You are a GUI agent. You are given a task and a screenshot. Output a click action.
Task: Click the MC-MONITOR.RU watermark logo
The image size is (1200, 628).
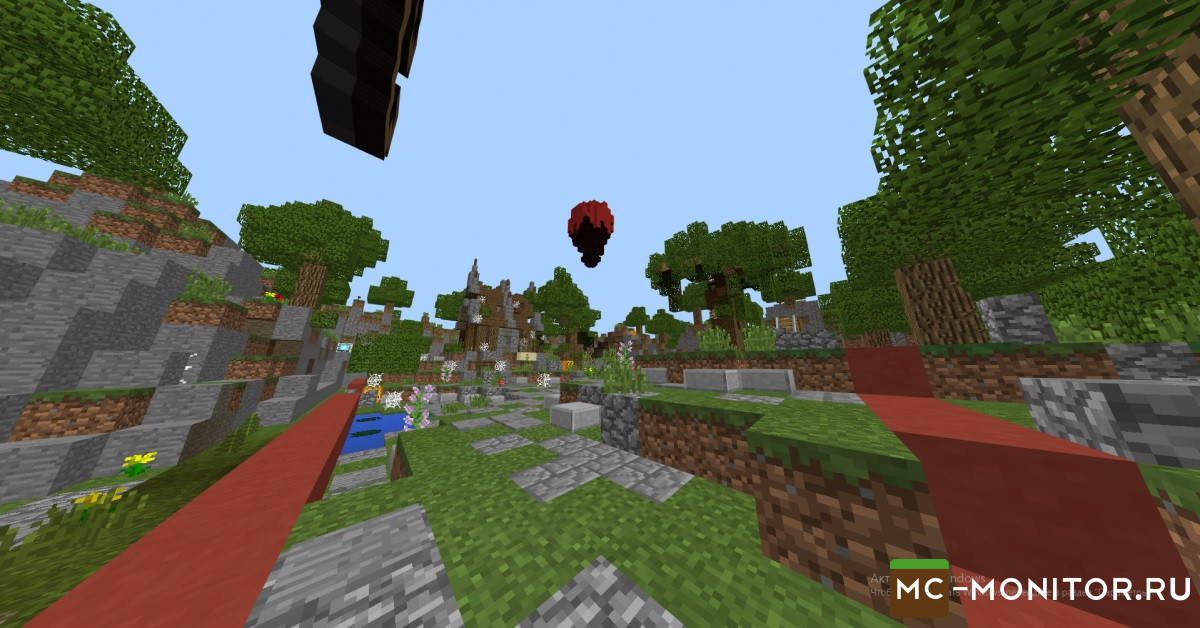[x=1040, y=589]
